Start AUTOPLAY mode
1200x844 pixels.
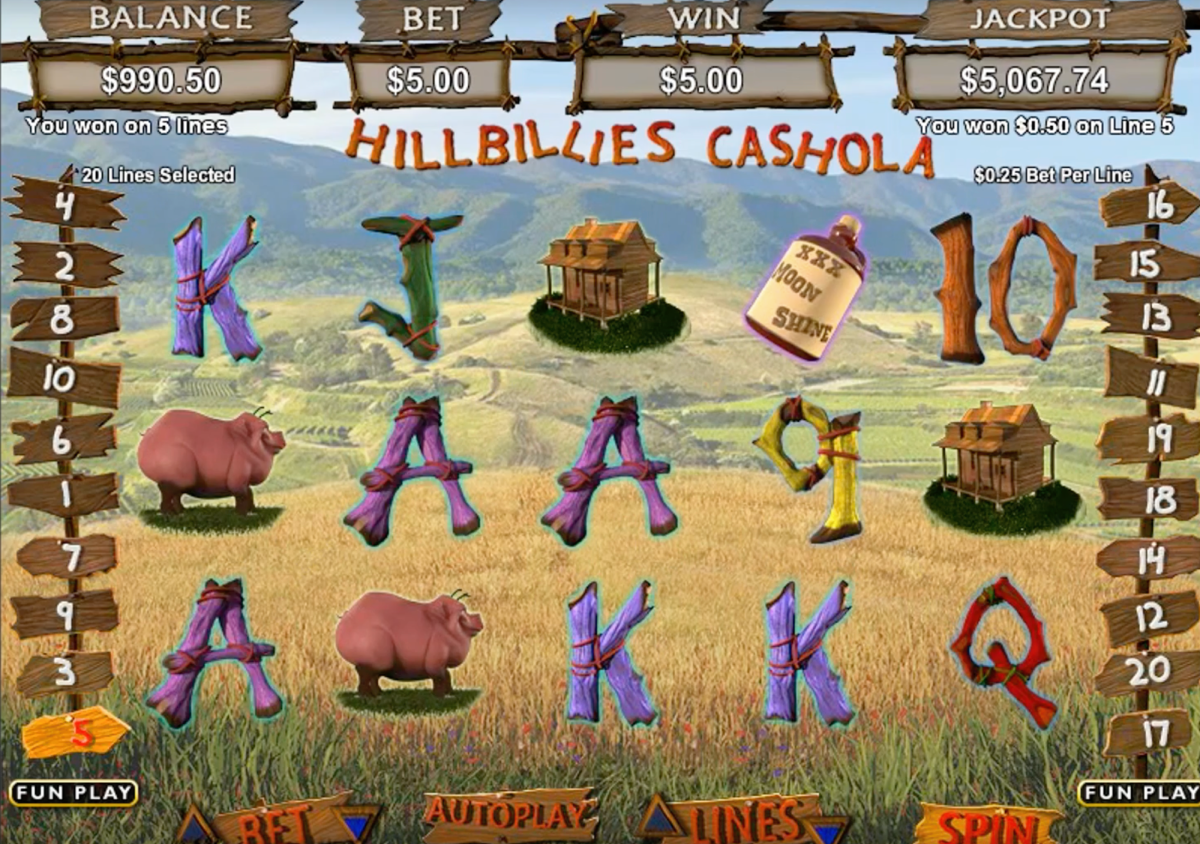tap(509, 814)
